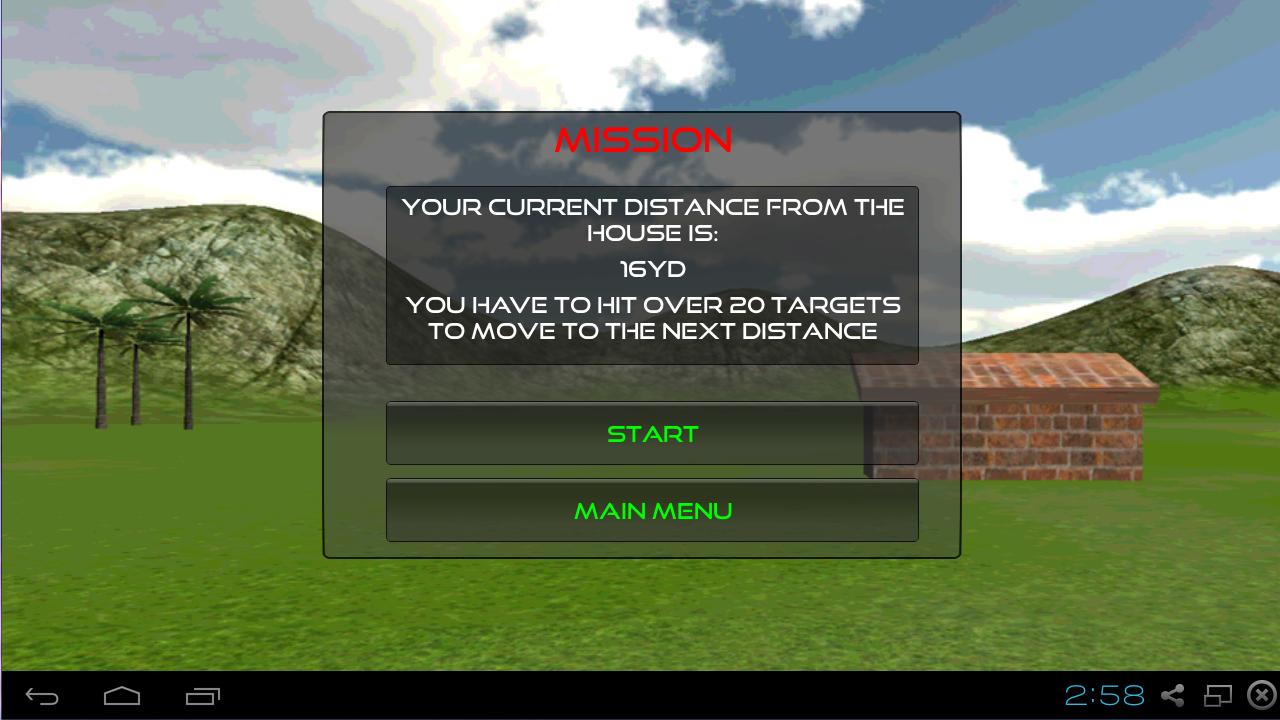Start the mission
This screenshot has height=720, width=1280.
[x=652, y=434]
